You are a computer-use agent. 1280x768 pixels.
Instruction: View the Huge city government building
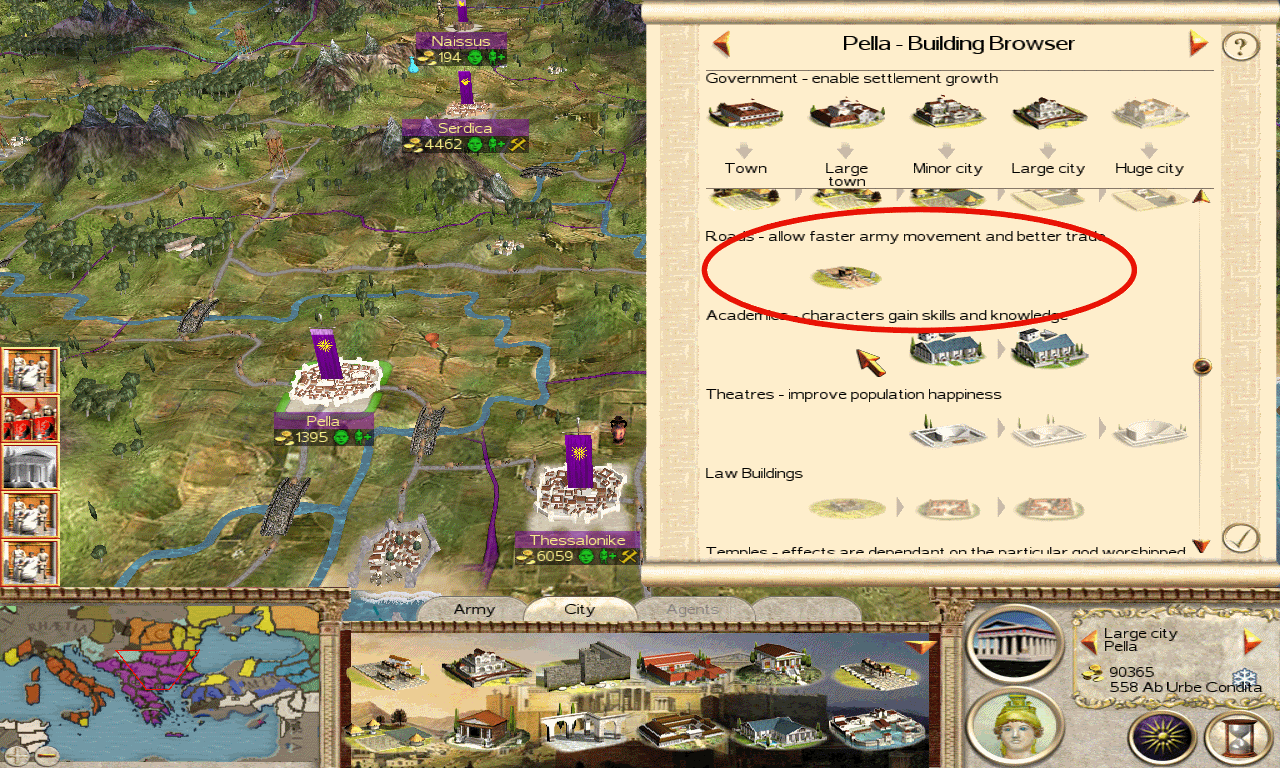[x=1149, y=115]
